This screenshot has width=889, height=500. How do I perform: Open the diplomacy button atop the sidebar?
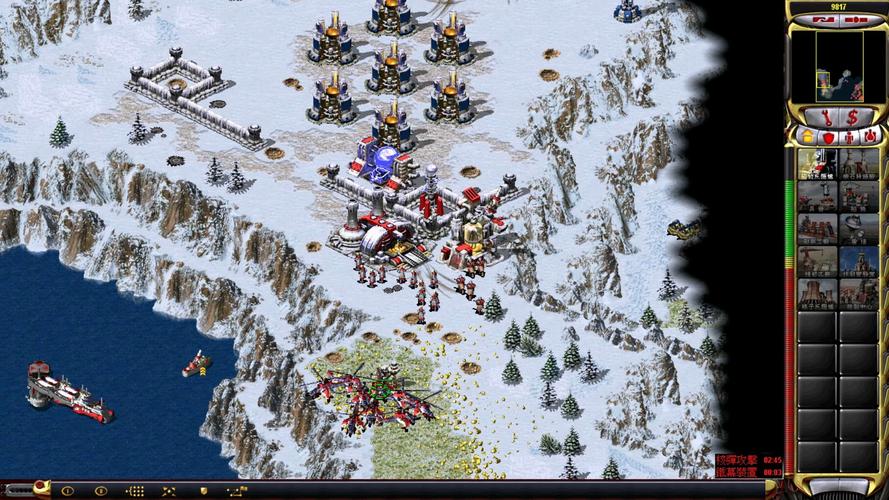pos(823,18)
